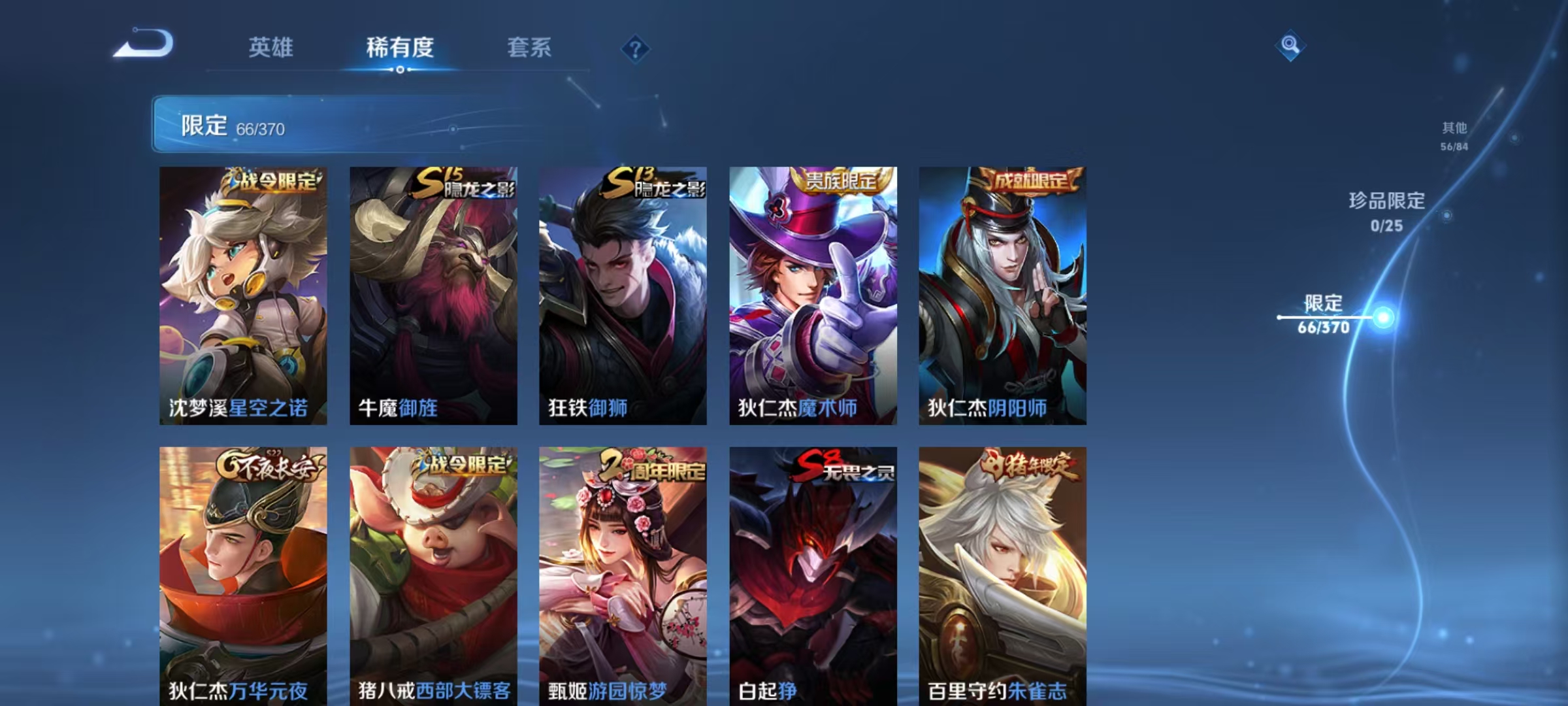Image resolution: width=1568 pixels, height=706 pixels.
Task: Select the 稀有度 tab
Action: pos(400,48)
